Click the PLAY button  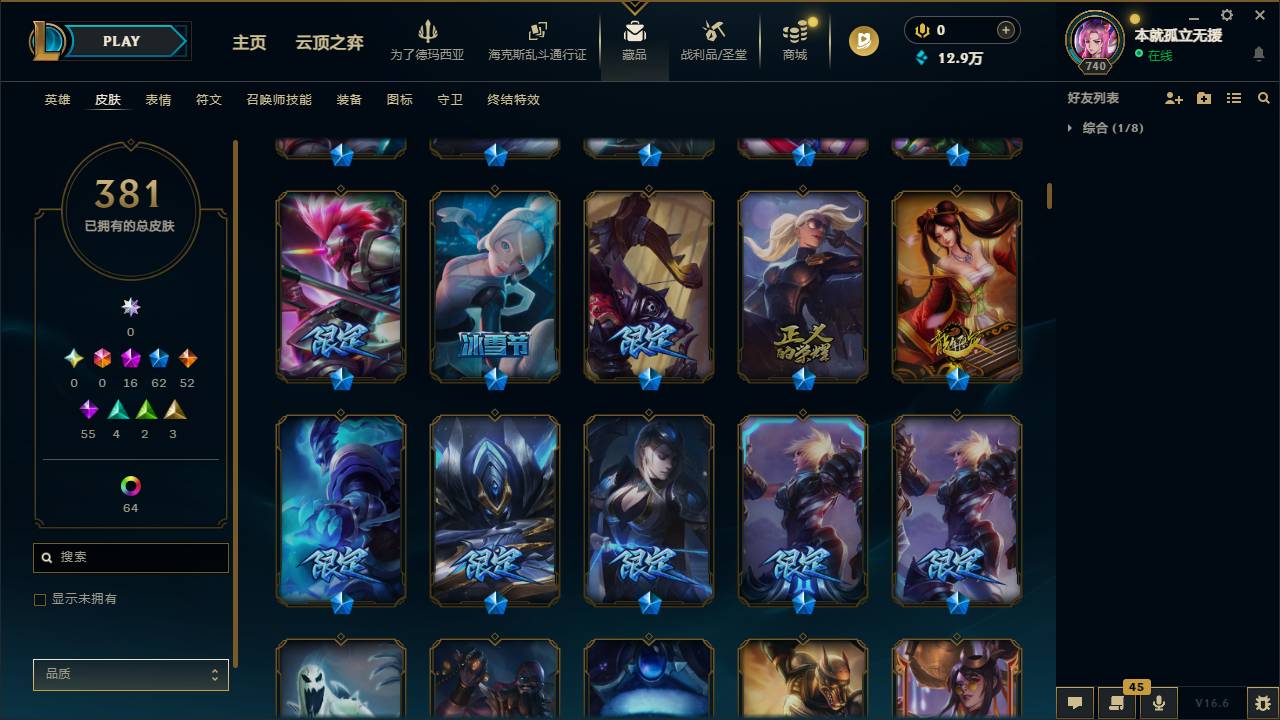click(121, 41)
